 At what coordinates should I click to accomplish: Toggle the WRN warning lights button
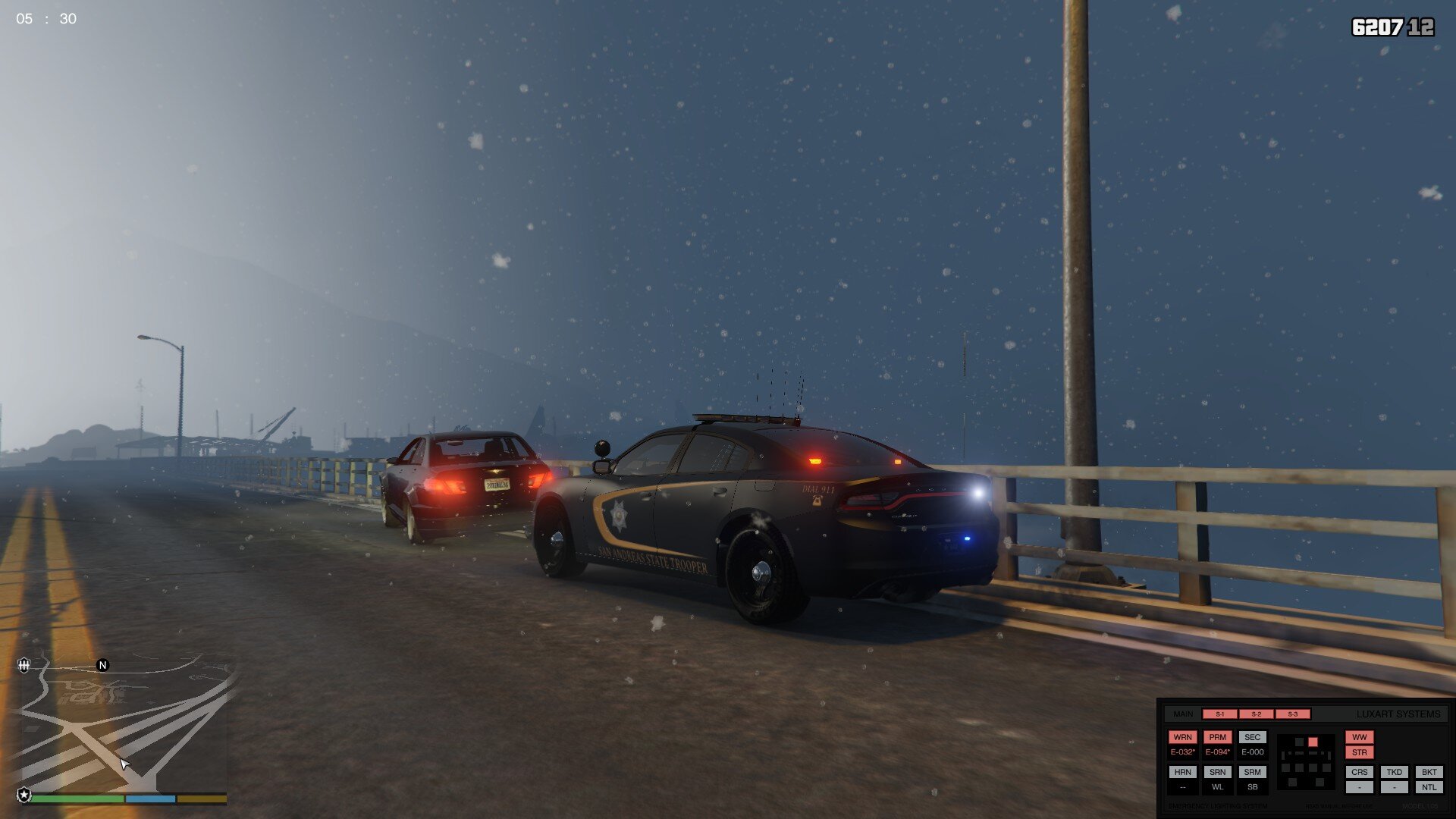coord(1182,737)
